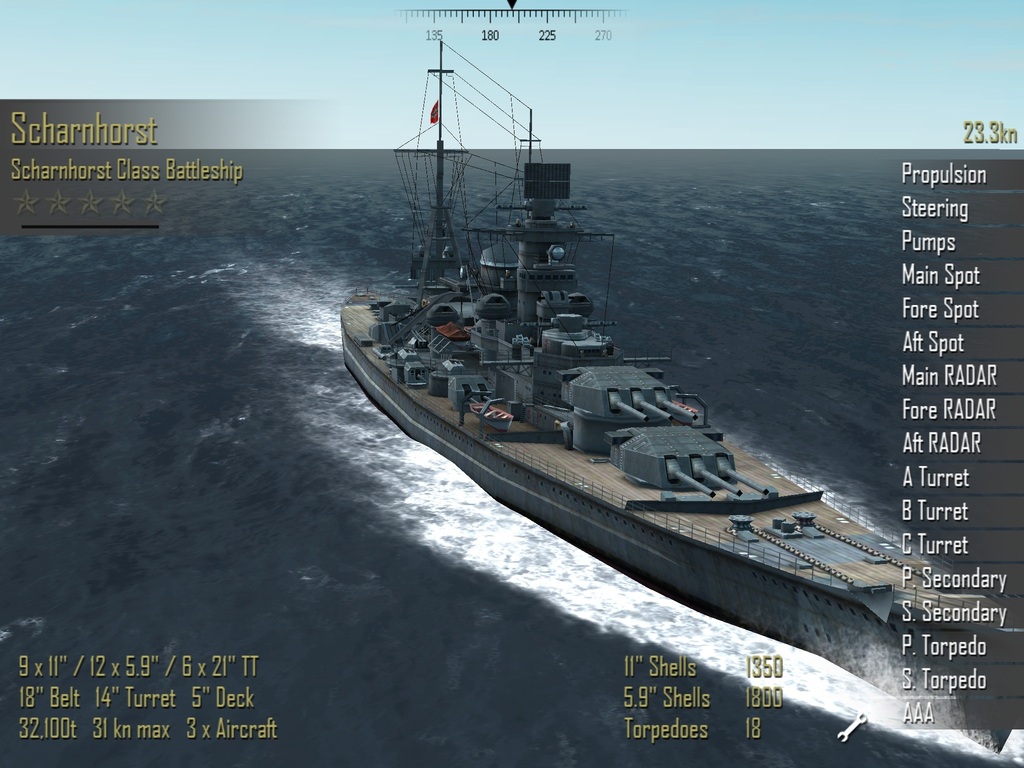Screen dimensions: 1024x768
Task: Click the C Turret entry
Action: pos(935,545)
